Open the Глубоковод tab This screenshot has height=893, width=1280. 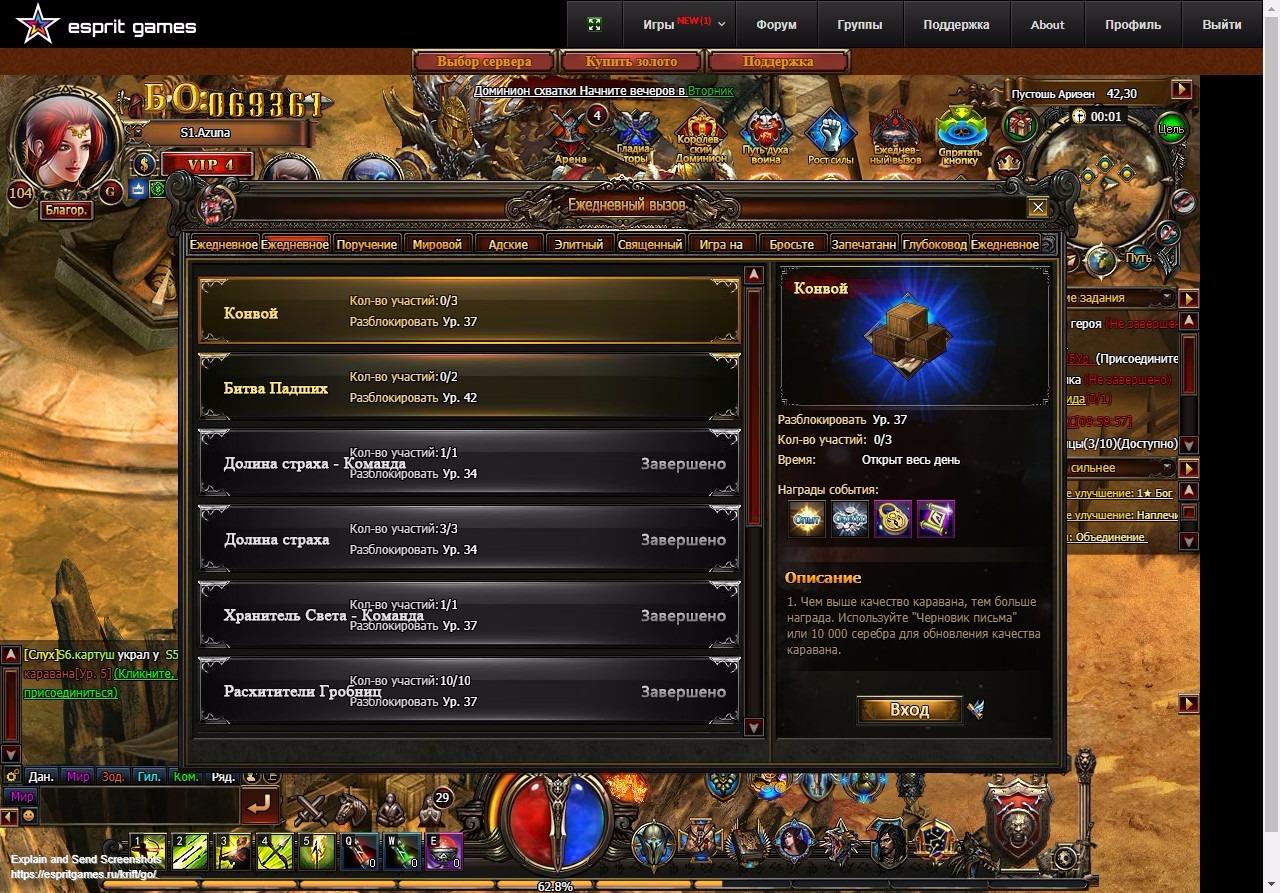(934, 244)
